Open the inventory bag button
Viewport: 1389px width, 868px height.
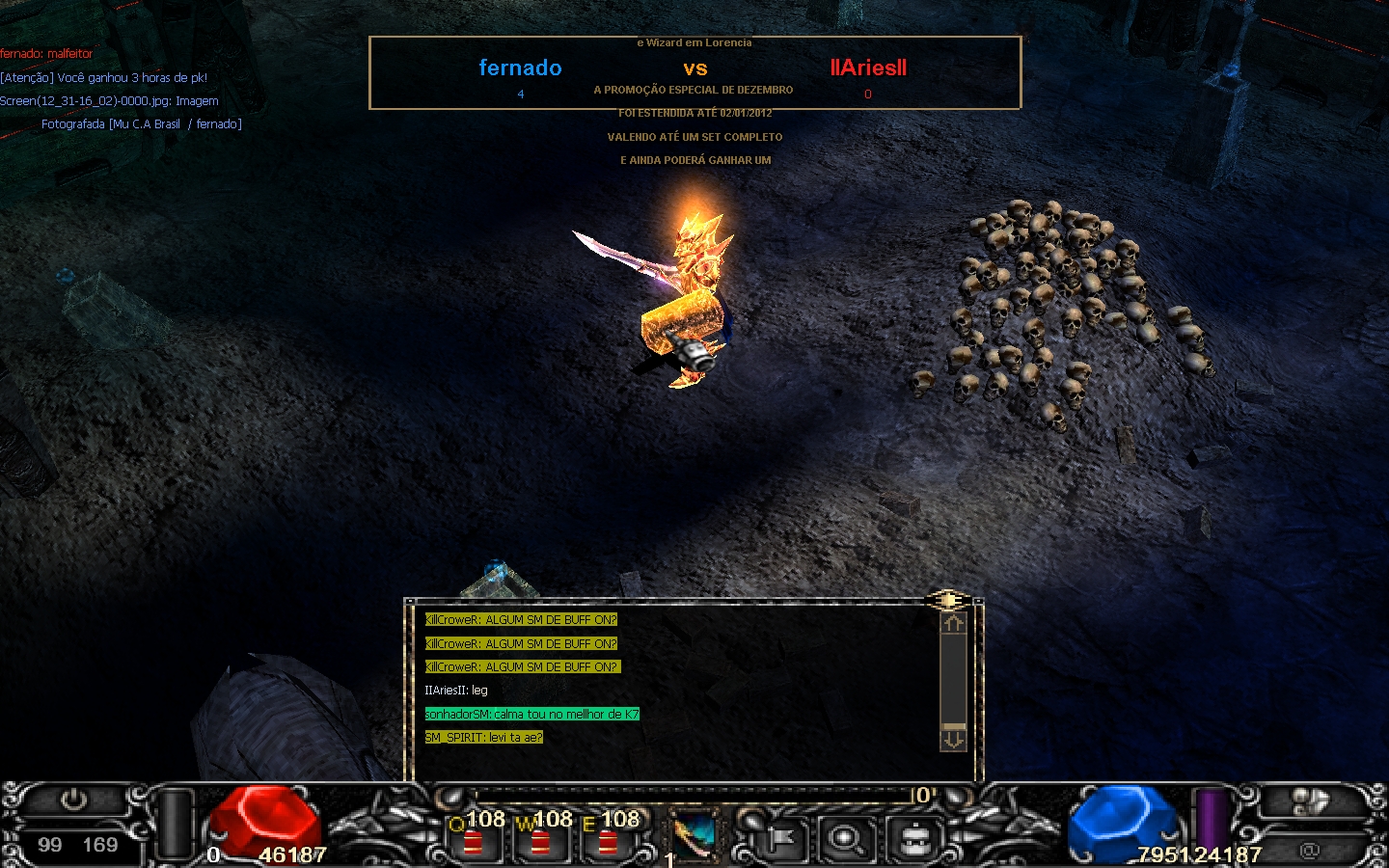[914, 839]
